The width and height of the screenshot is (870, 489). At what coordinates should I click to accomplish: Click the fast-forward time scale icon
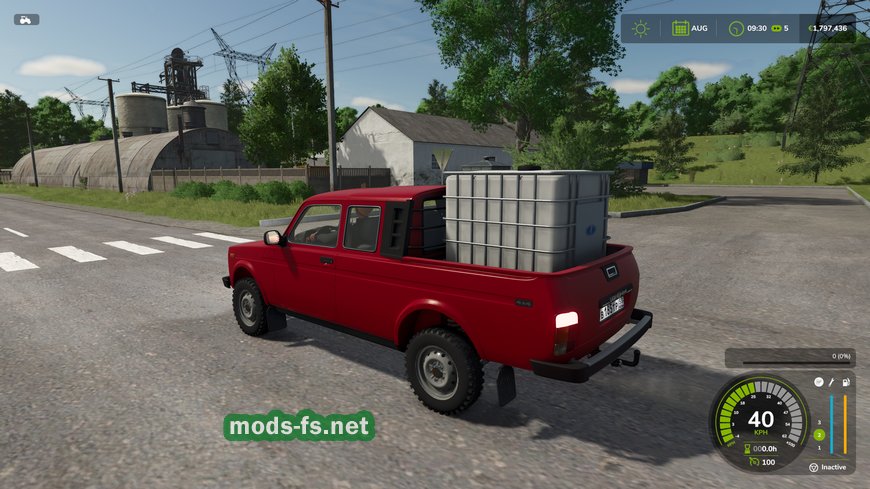tap(775, 28)
